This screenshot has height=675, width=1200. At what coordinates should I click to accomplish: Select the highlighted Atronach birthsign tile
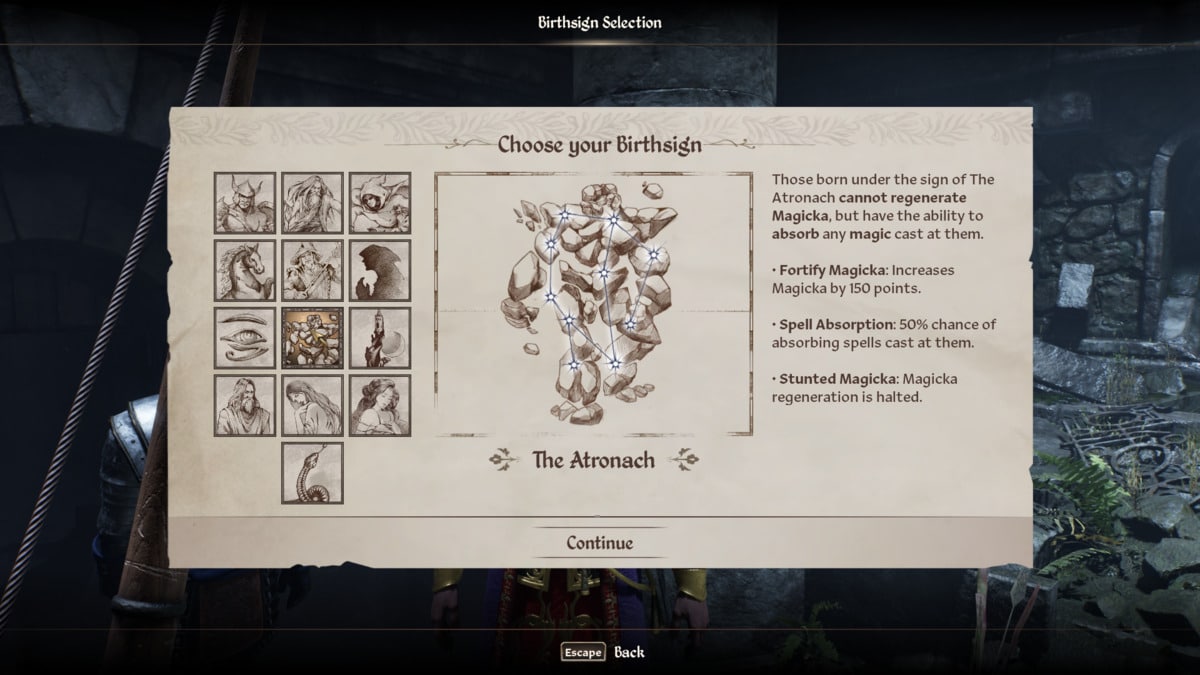coord(312,338)
